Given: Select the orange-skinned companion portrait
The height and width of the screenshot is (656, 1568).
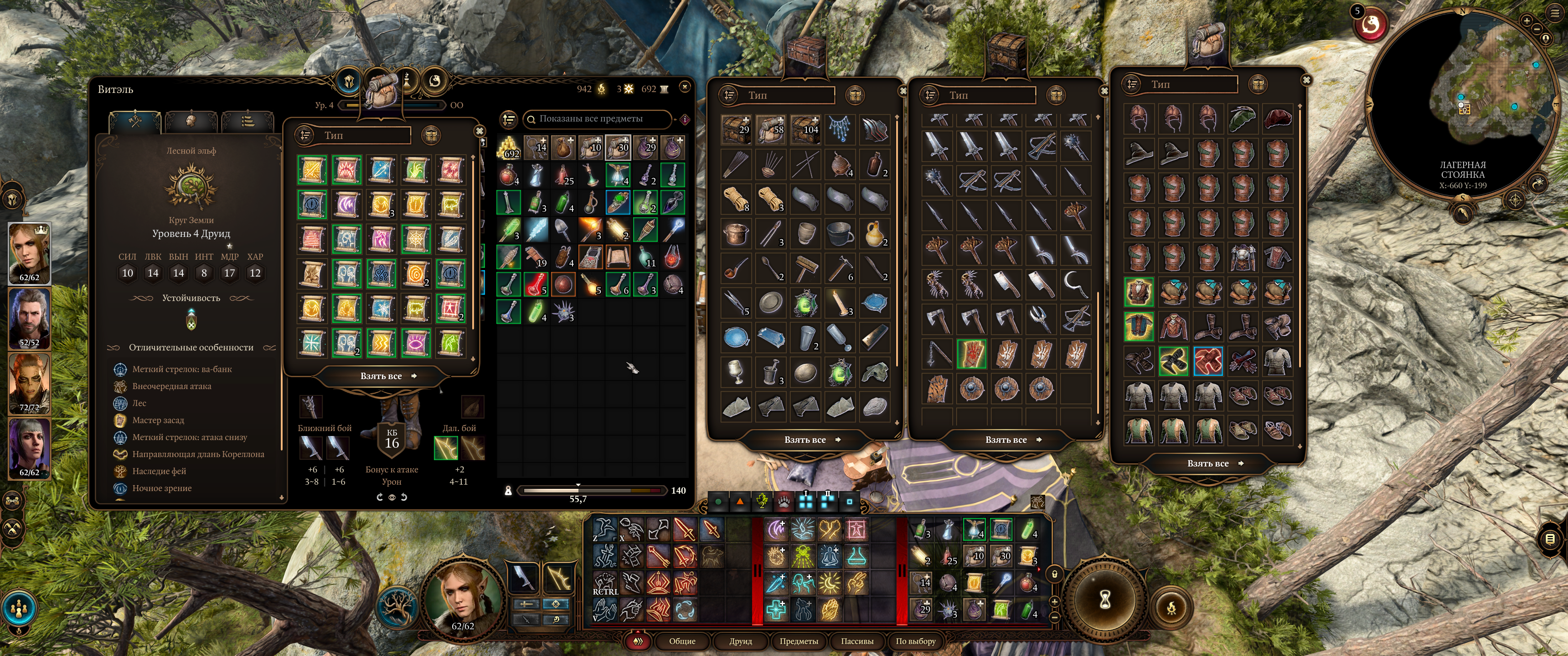Looking at the screenshot, I should click(x=29, y=383).
